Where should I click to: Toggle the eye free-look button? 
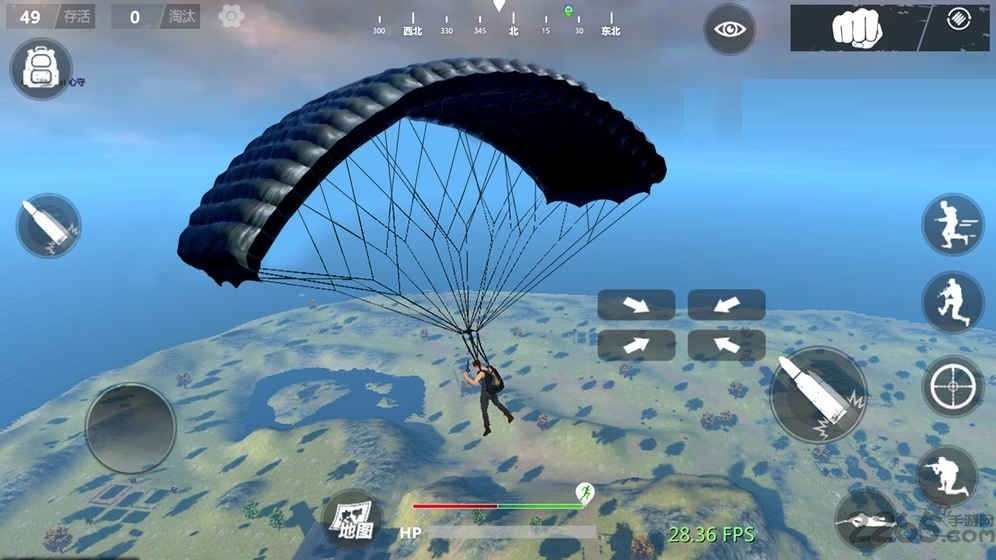729,29
